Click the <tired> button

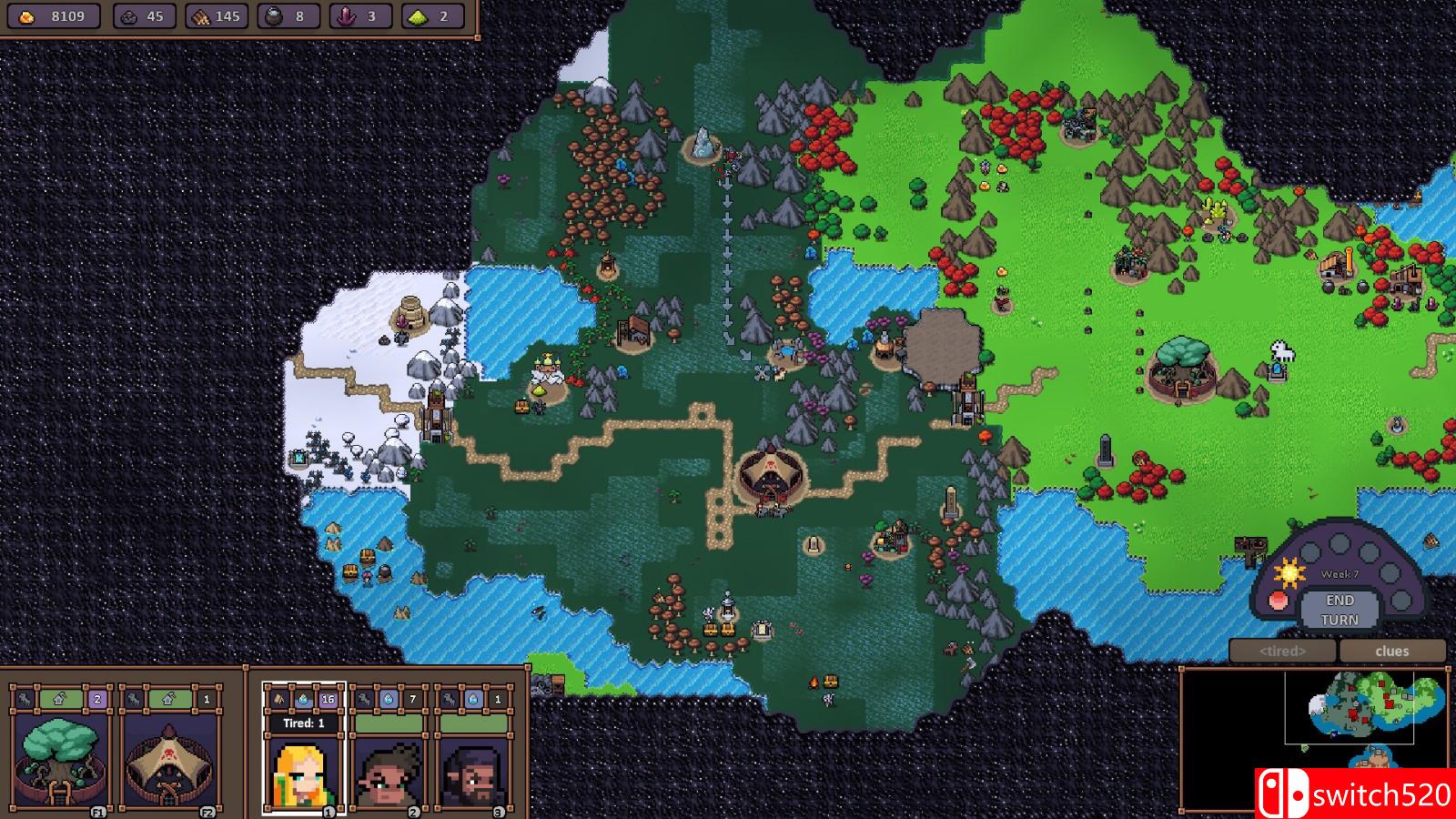1281,650
